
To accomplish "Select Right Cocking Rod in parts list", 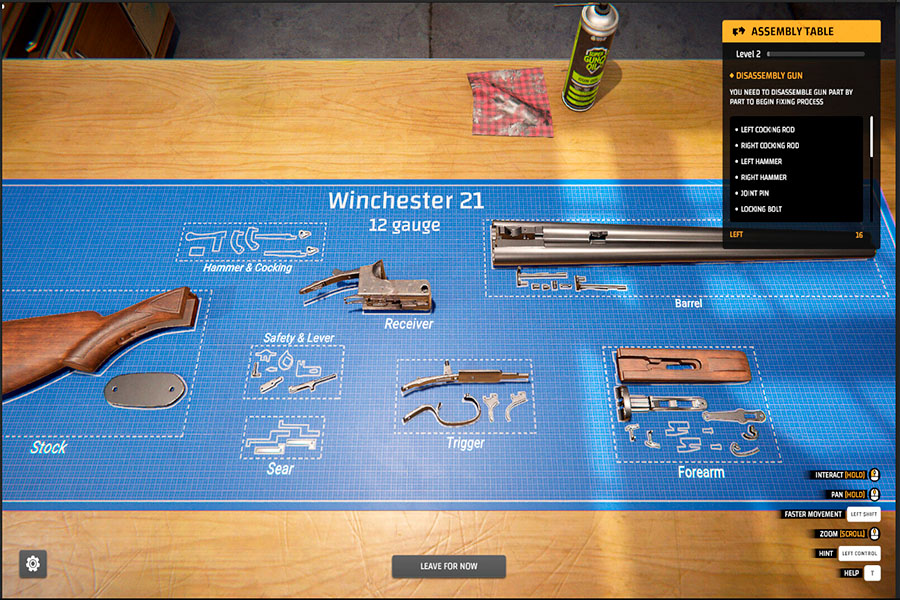I will tap(770, 146).
